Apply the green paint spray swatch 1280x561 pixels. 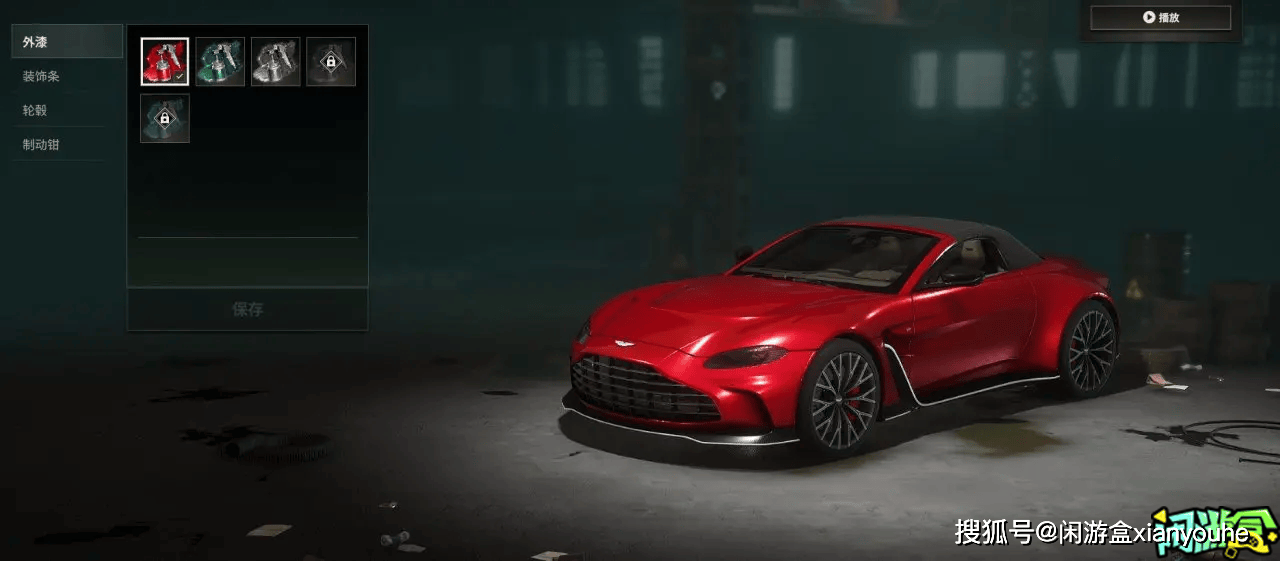click(x=220, y=62)
